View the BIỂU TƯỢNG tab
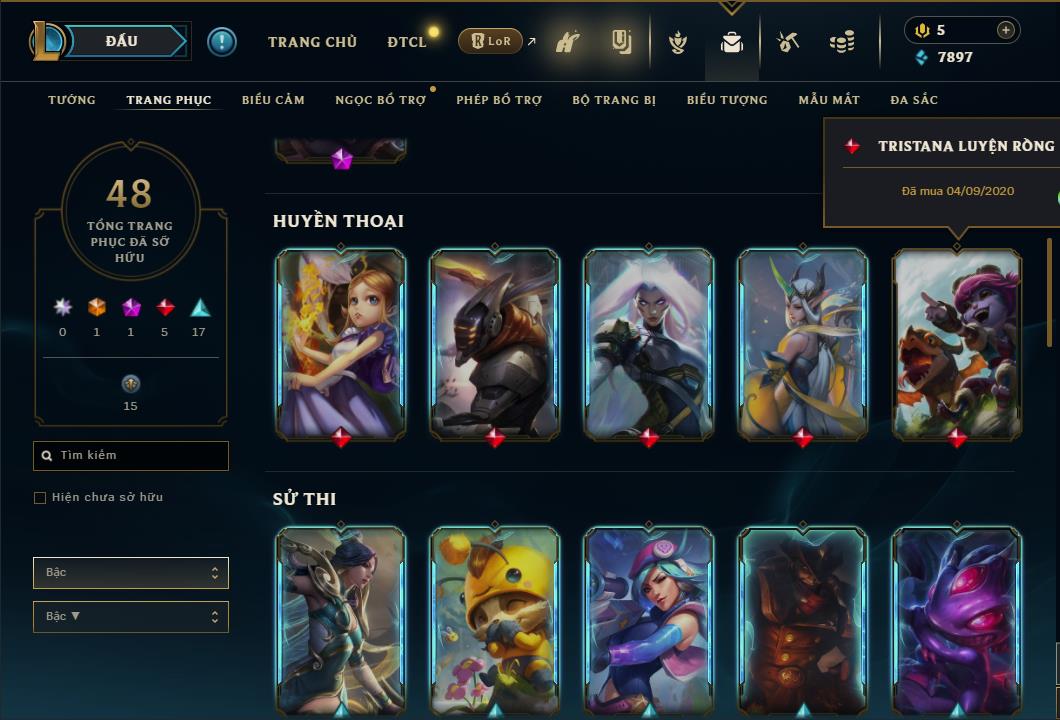The width and height of the screenshot is (1060, 720). (x=727, y=100)
